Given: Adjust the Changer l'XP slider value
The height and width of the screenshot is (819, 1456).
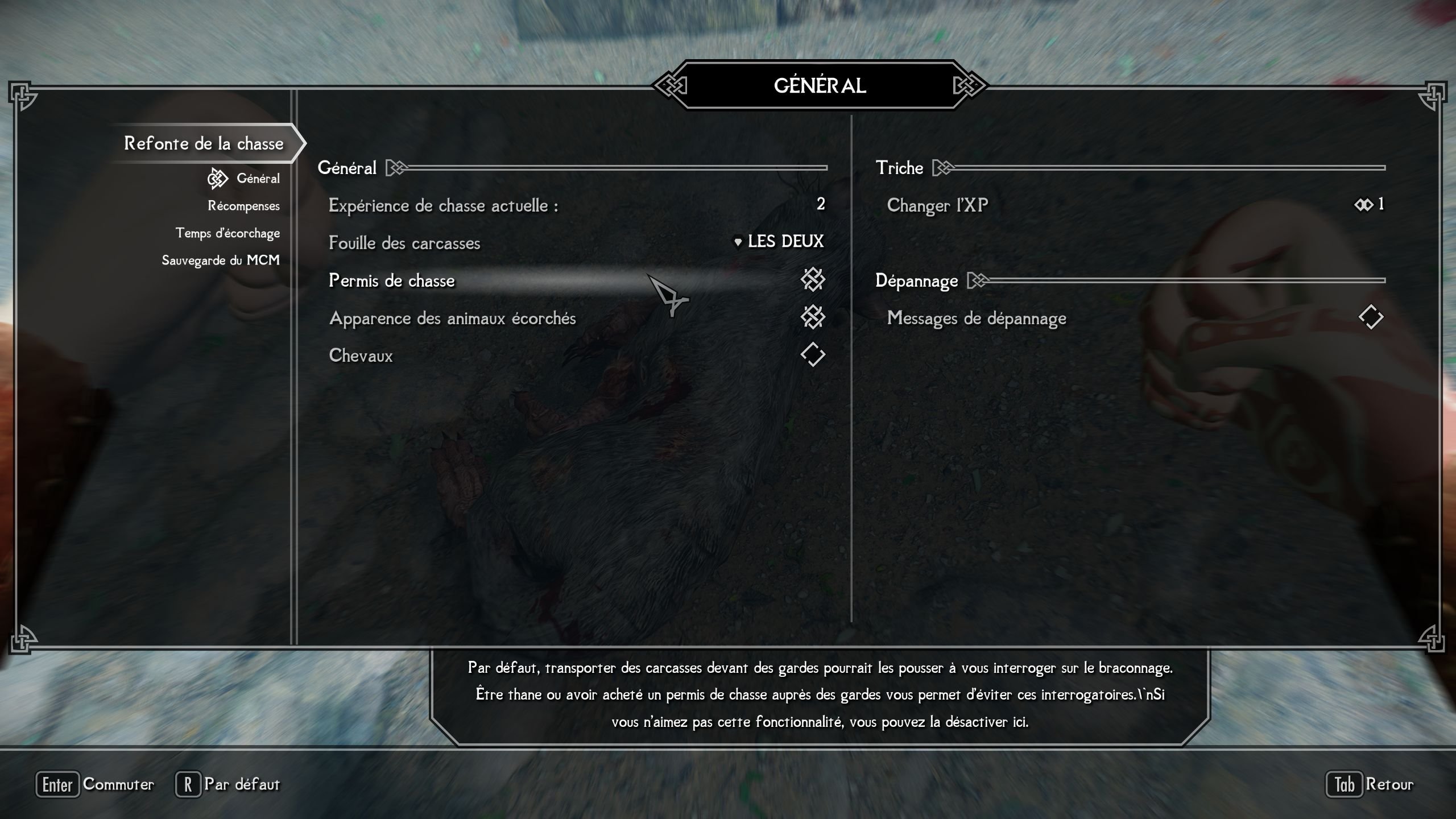Looking at the screenshot, I should point(1368,205).
